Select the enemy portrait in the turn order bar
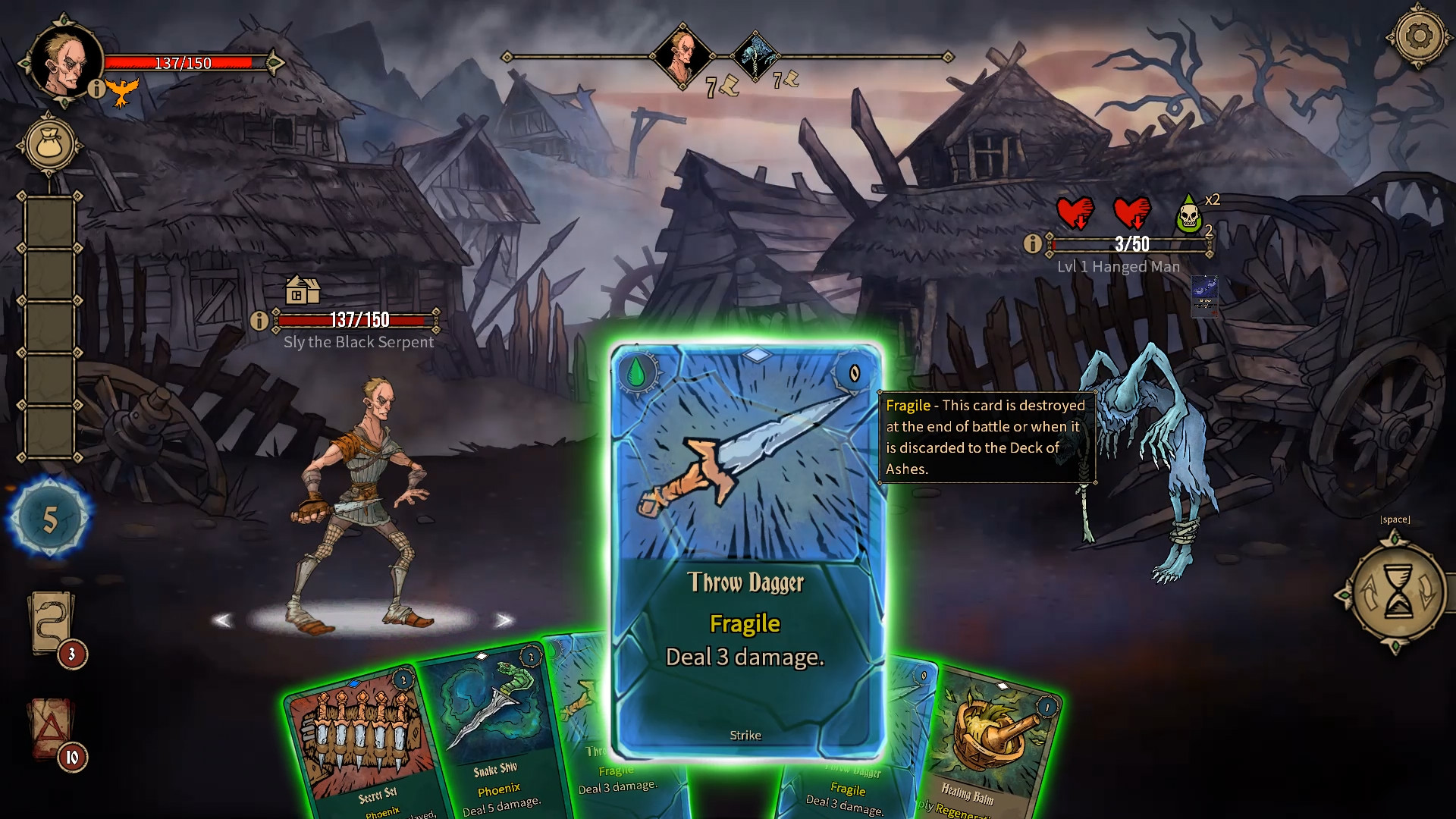The image size is (1456, 819). [x=755, y=55]
